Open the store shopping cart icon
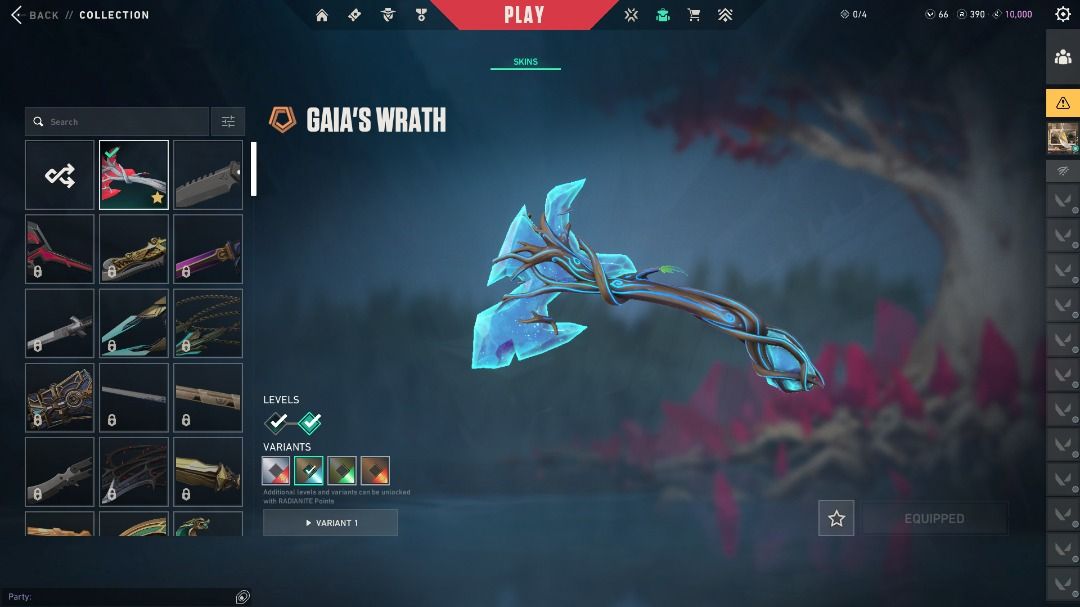Viewport: 1080px width, 607px height. (x=694, y=15)
